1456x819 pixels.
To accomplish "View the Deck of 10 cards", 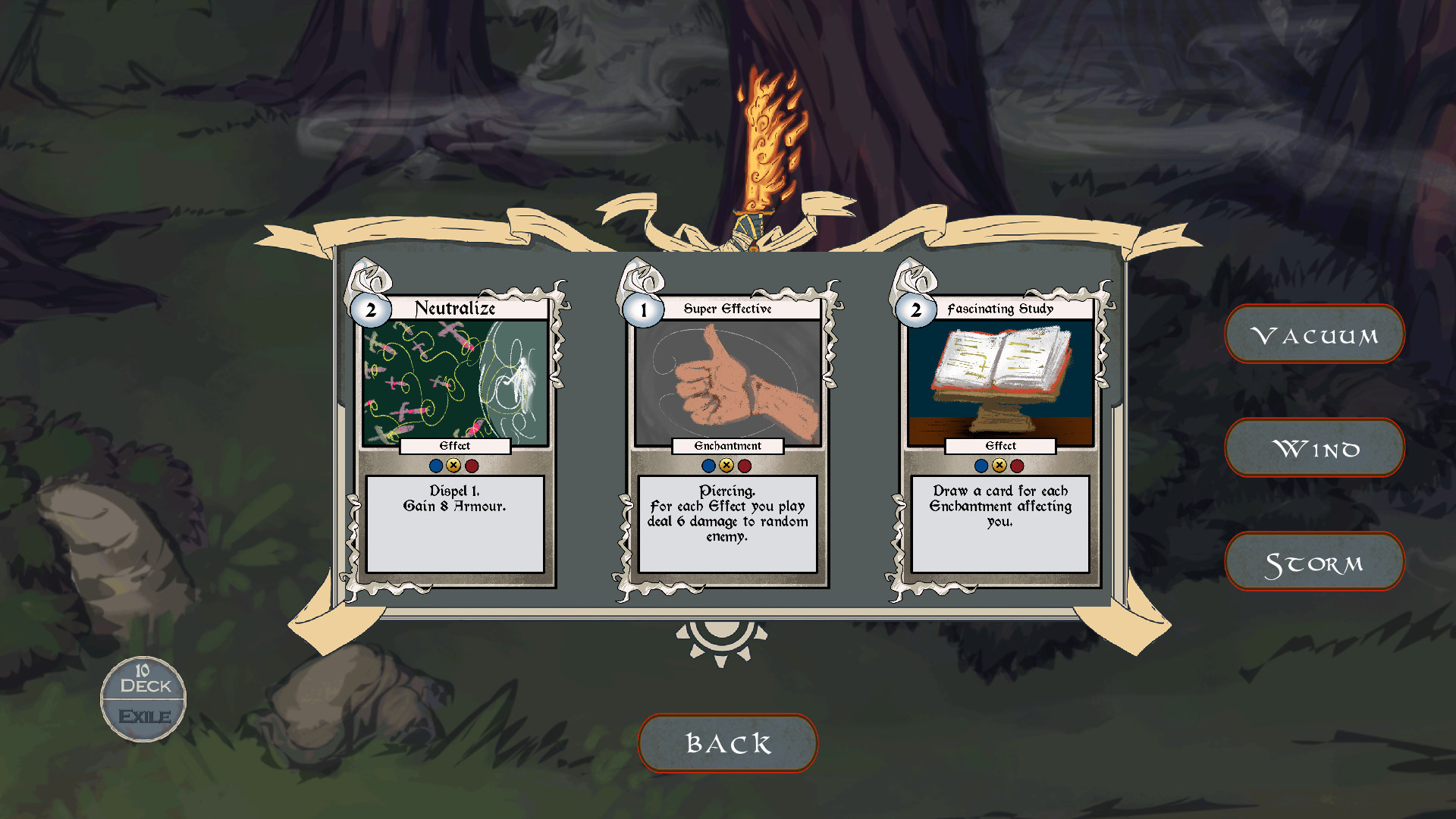I will point(144,679).
